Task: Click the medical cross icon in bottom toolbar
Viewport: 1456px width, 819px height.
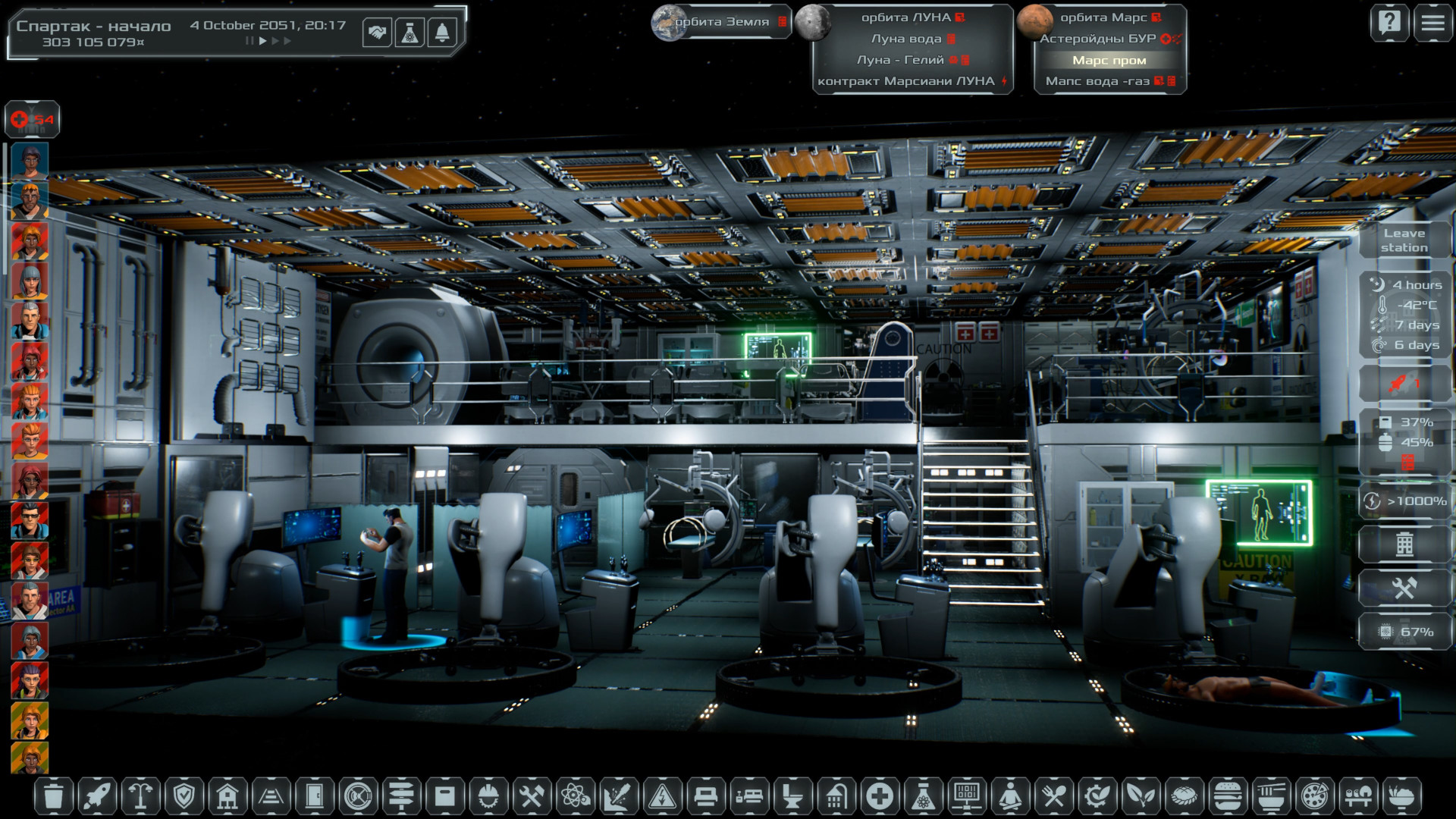Action: (x=878, y=794)
